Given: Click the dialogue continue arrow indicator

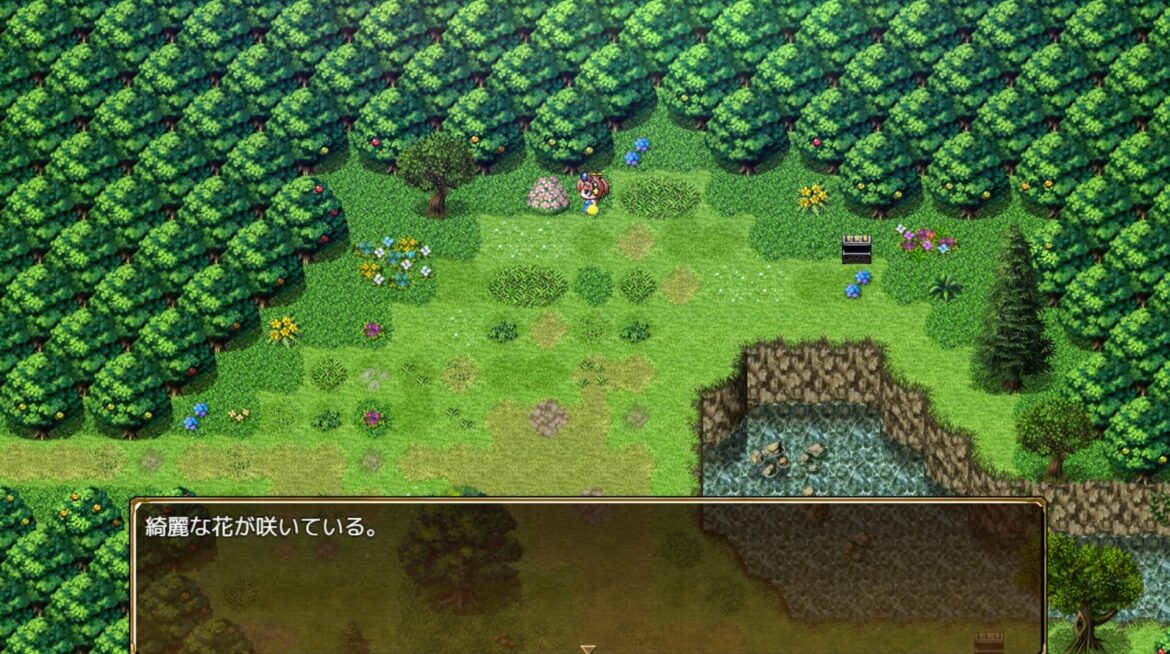Looking at the screenshot, I should tap(588, 648).
